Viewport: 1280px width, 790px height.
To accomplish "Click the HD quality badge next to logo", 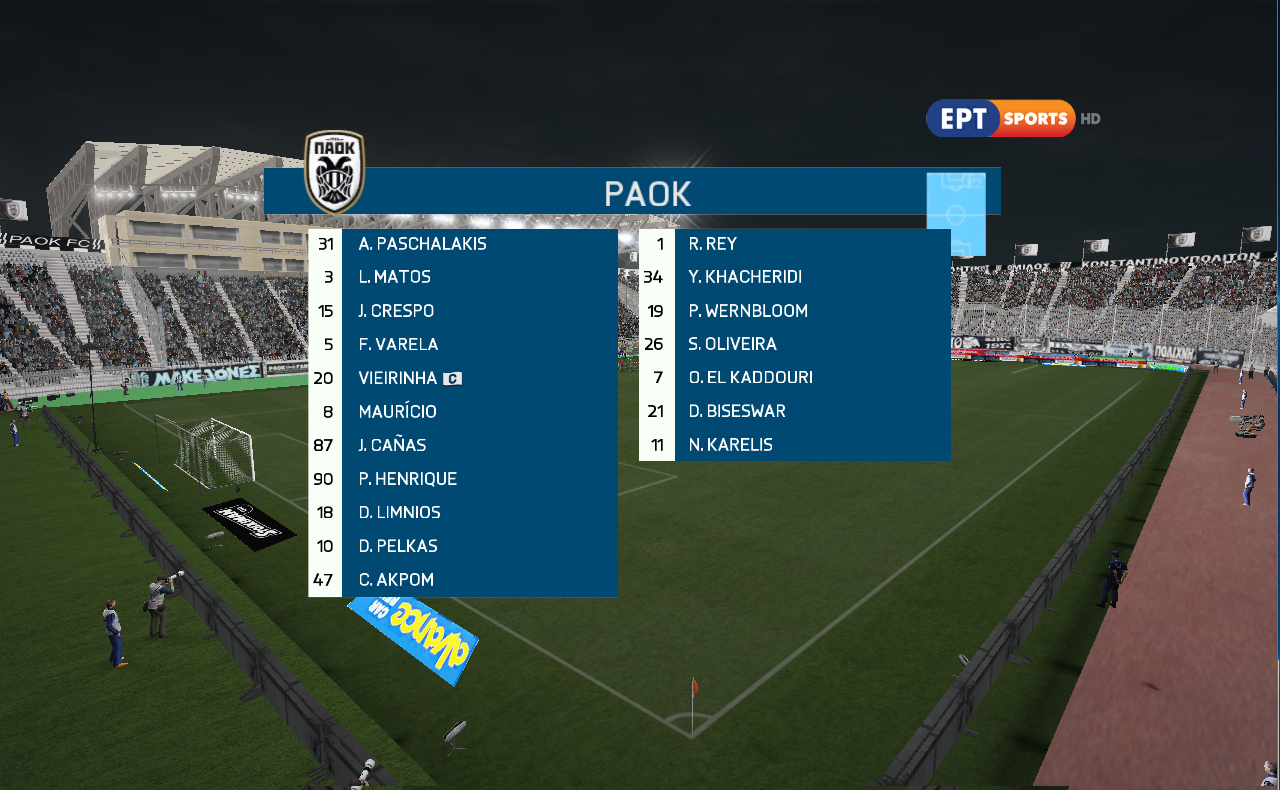I will (x=1089, y=118).
